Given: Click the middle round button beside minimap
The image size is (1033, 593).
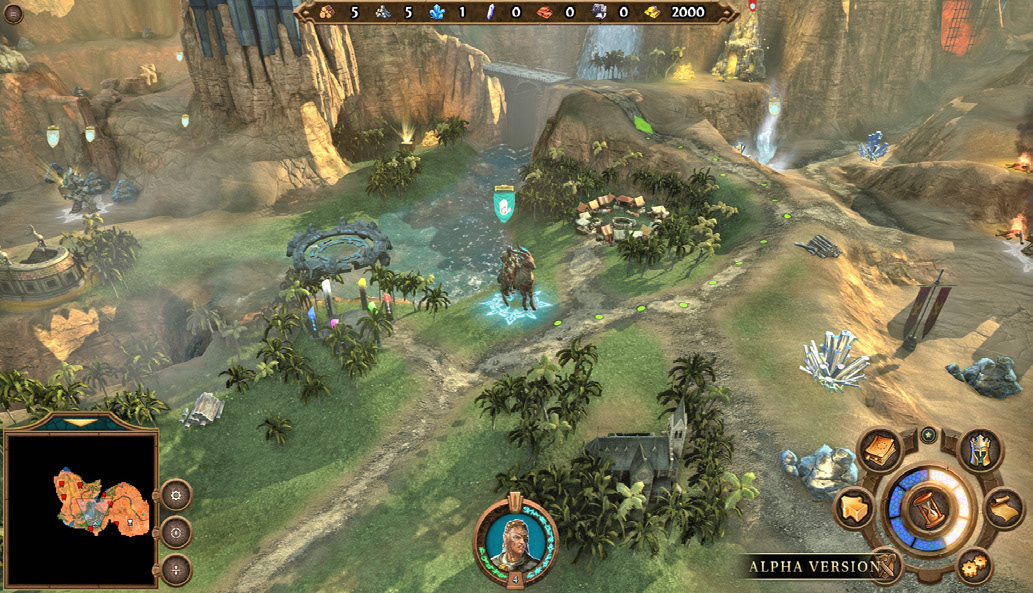Looking at the screenshot, I should (x=177, y=531).
